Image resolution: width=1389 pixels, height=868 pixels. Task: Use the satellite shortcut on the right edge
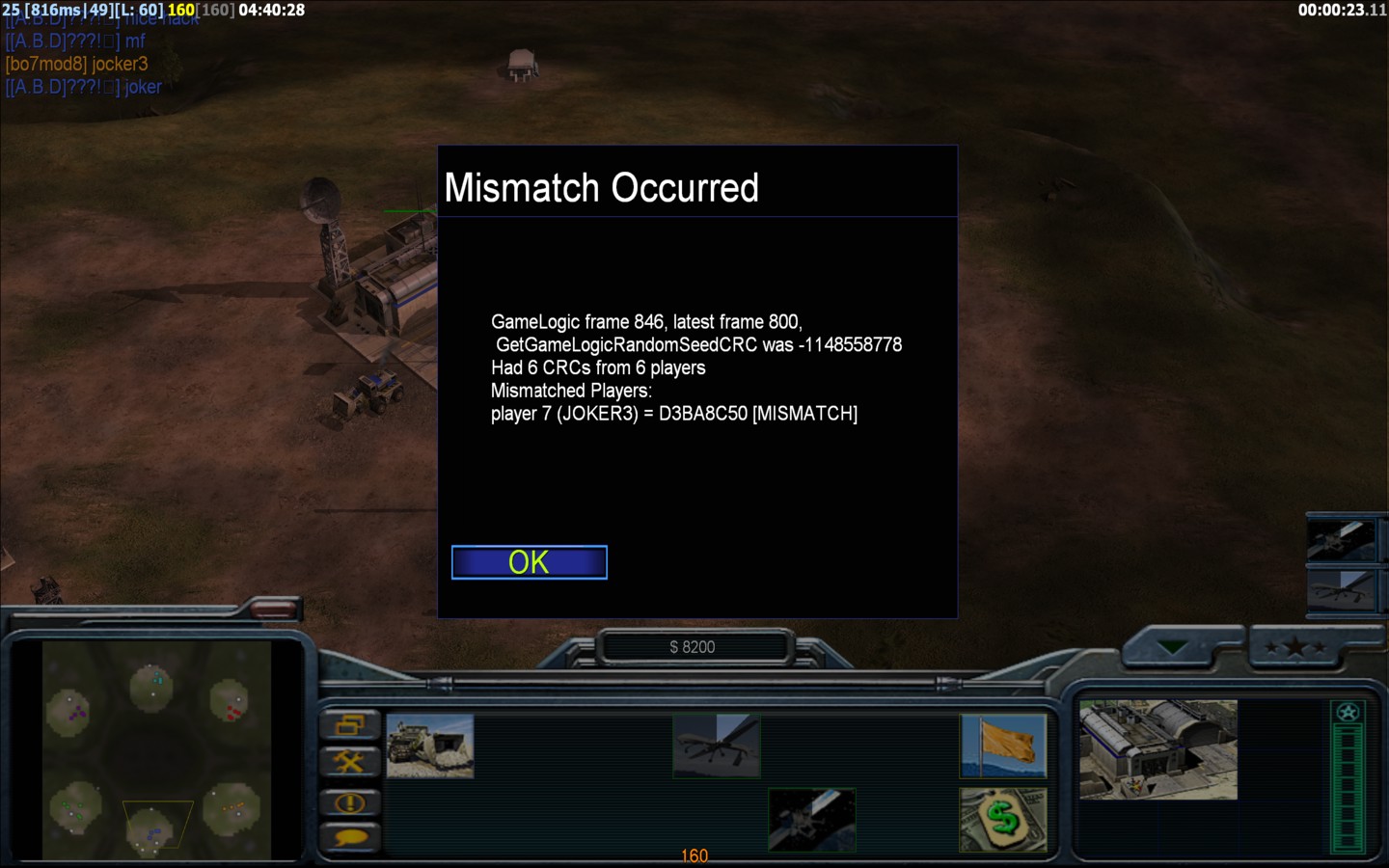(x=1341, y=541)
